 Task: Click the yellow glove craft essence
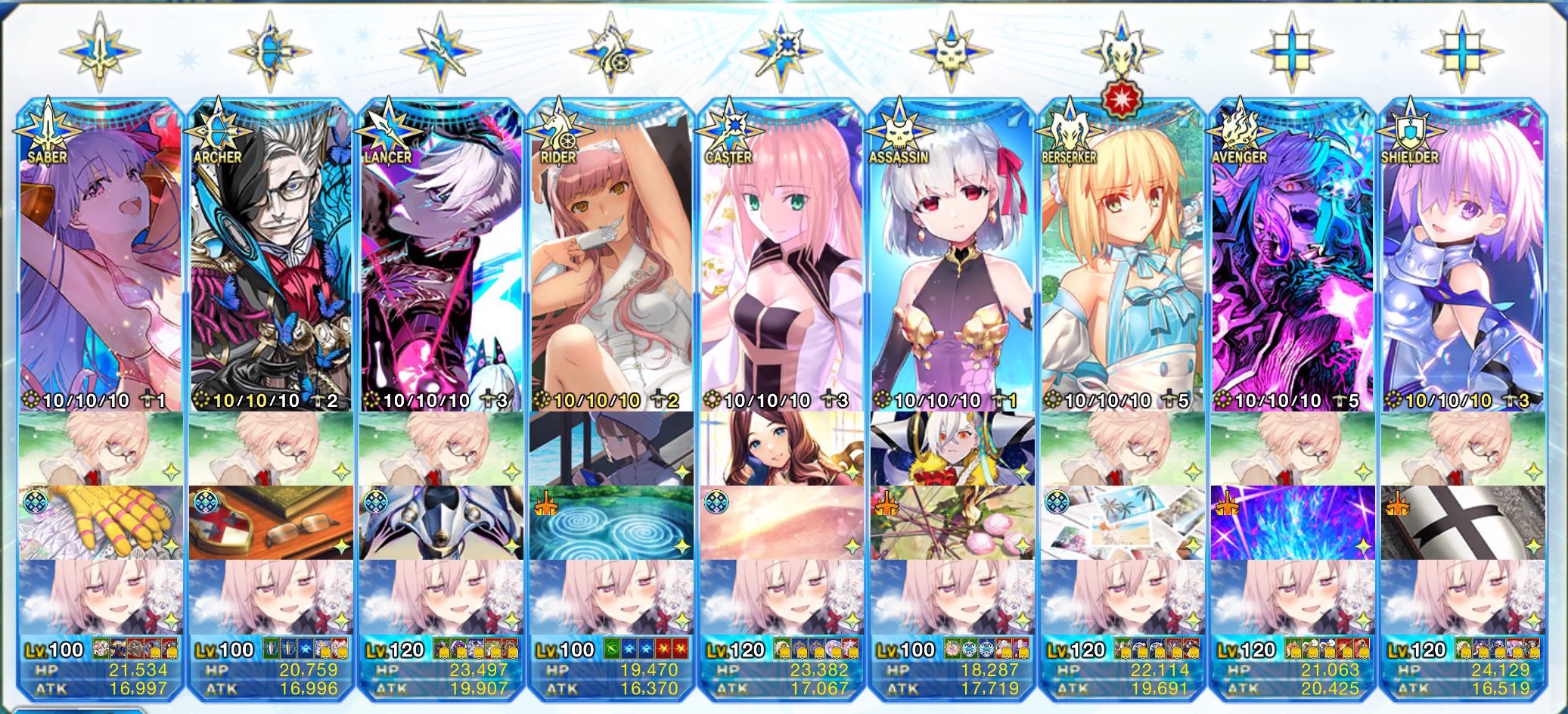coord(101,523)
